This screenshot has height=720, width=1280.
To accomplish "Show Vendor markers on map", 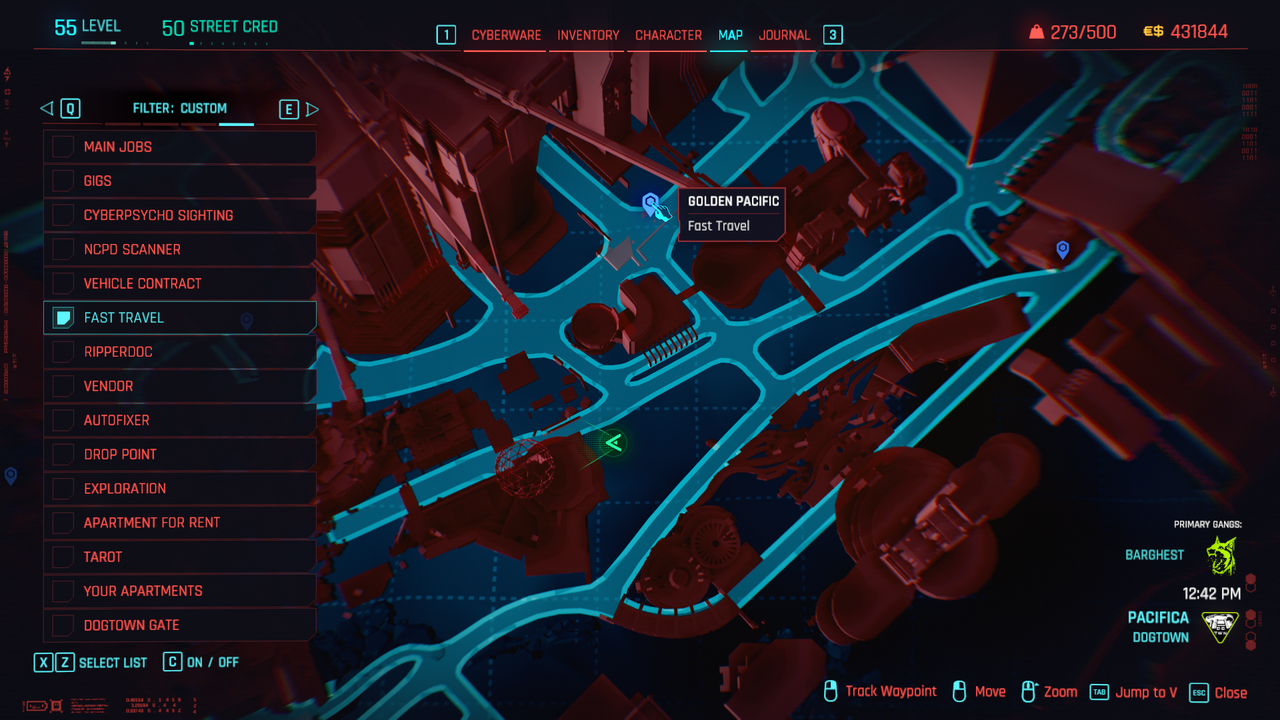I will point(63,386).
